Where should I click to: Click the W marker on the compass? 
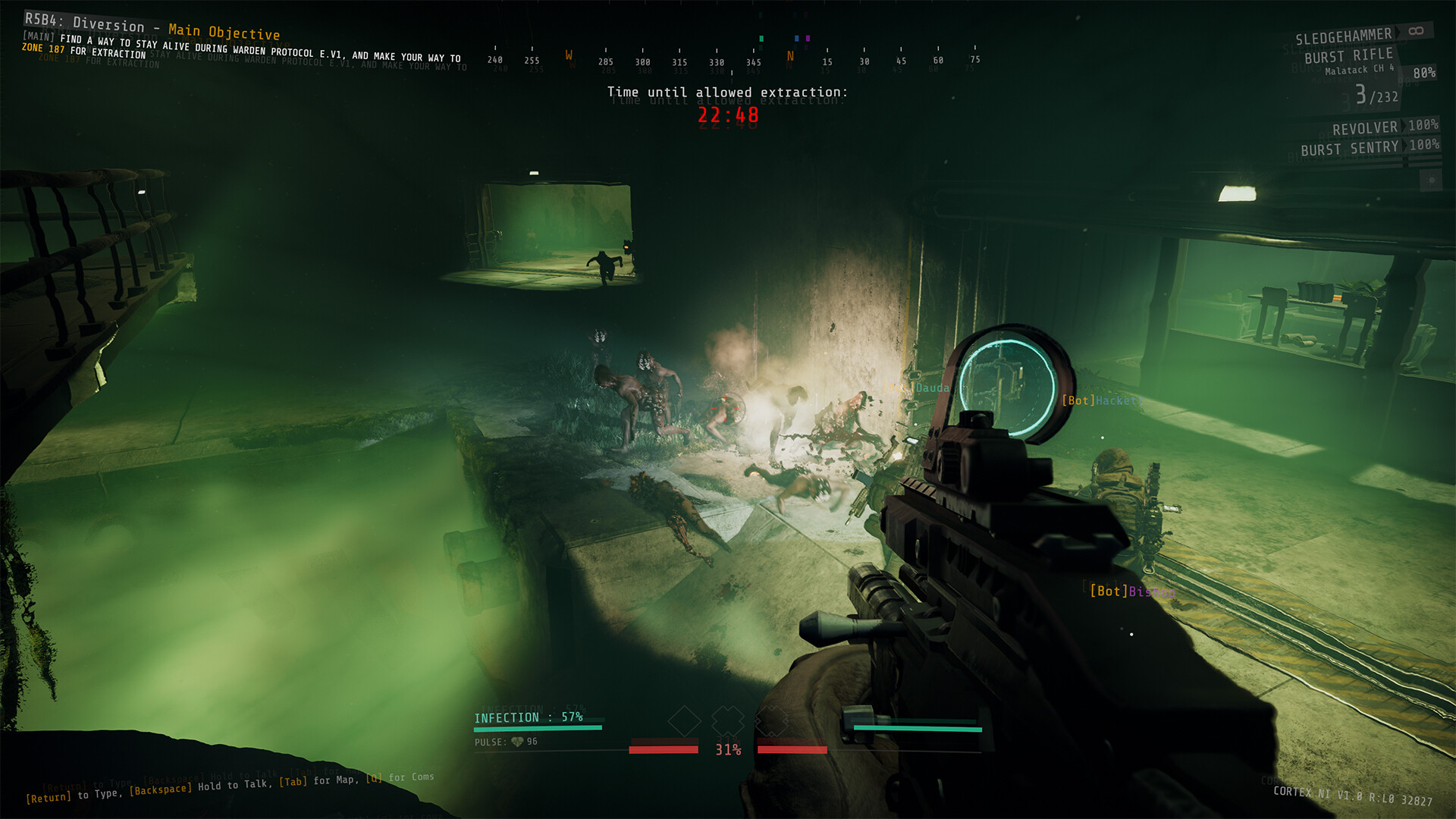[x=570, y=55]
